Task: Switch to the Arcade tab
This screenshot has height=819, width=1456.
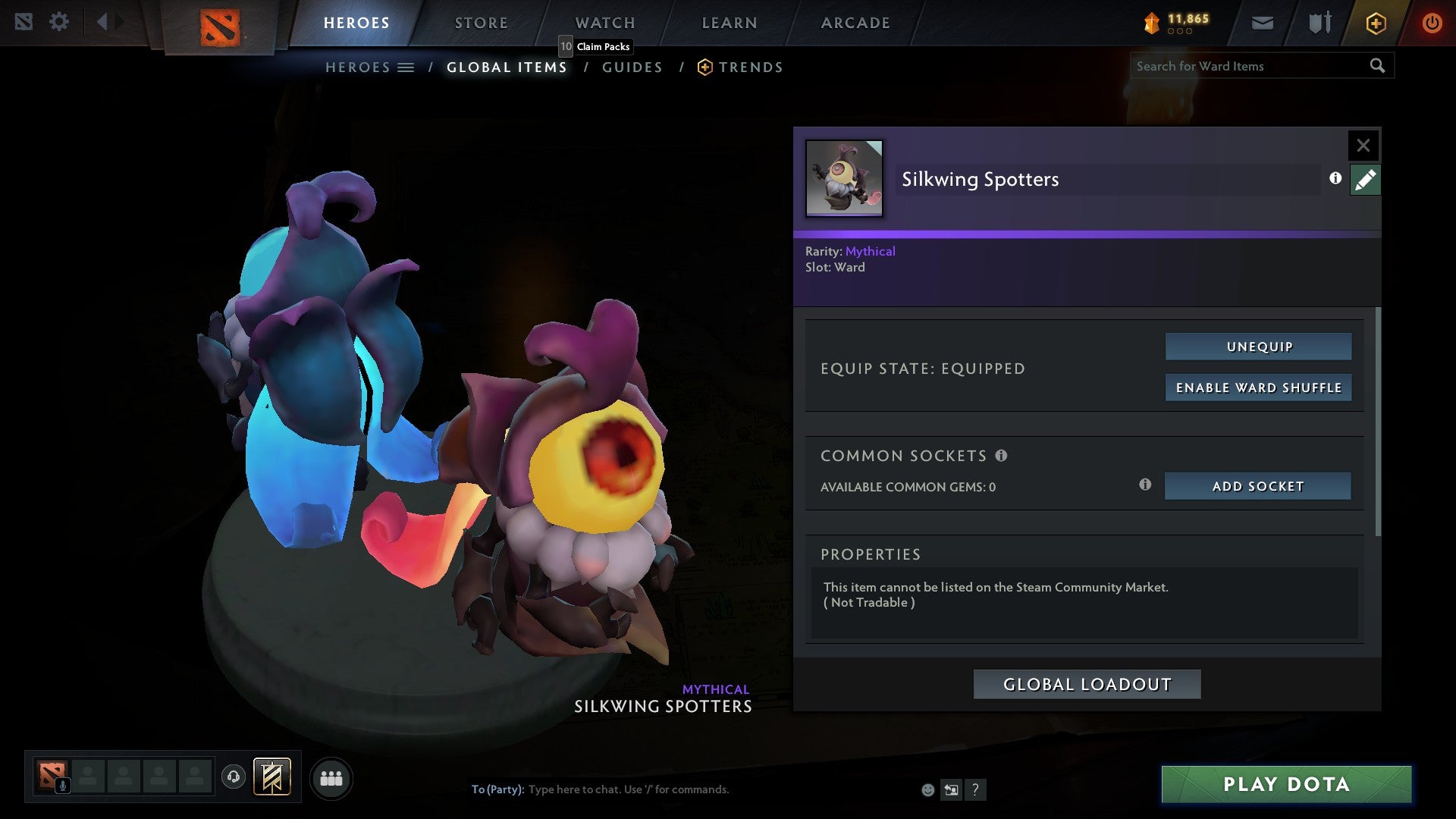Action: coord(854,22)
